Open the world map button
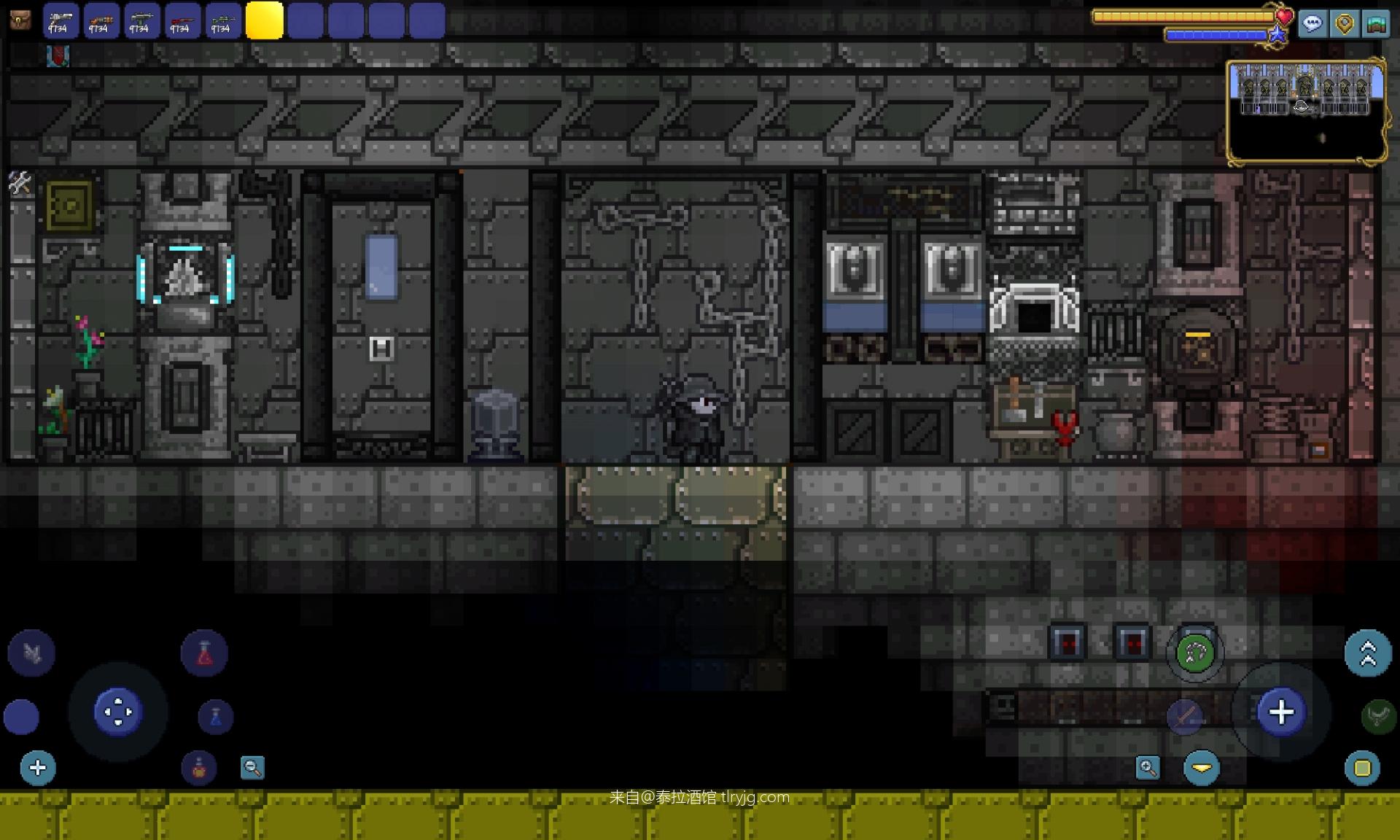This screenshot has height=840, width=1400. pos(1375,23)
